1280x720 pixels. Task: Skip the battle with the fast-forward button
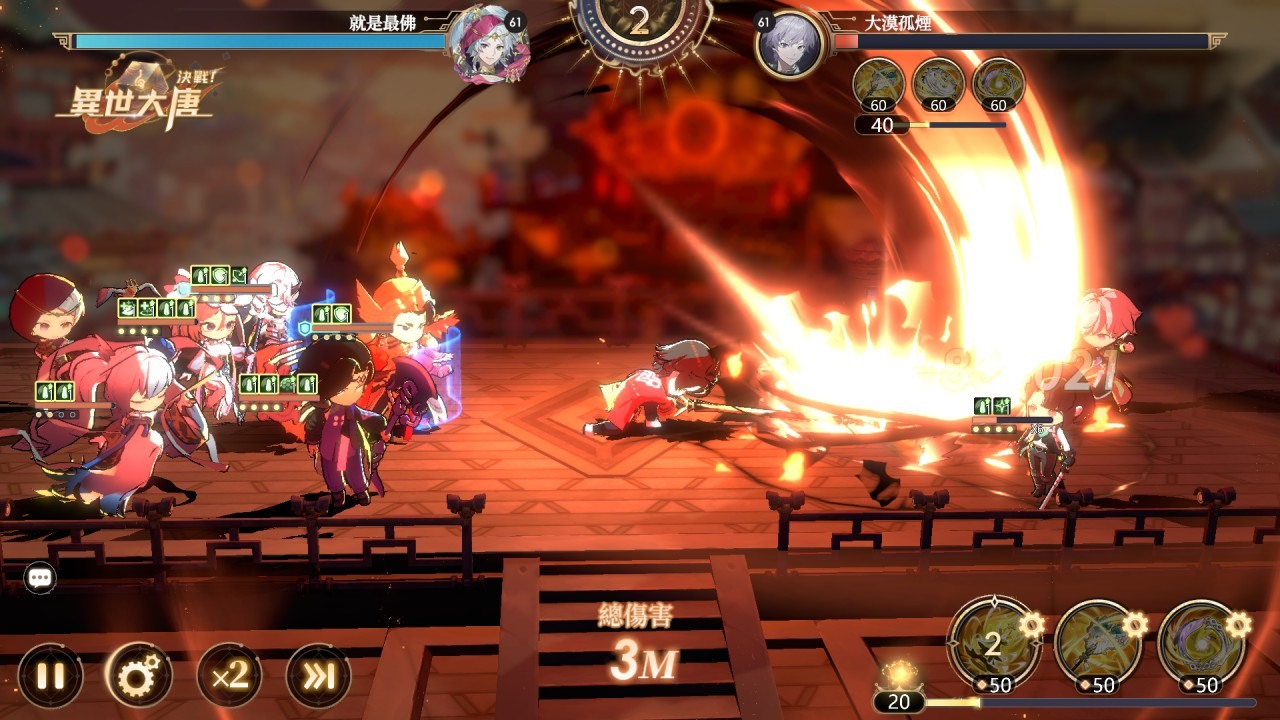[318, 676]
